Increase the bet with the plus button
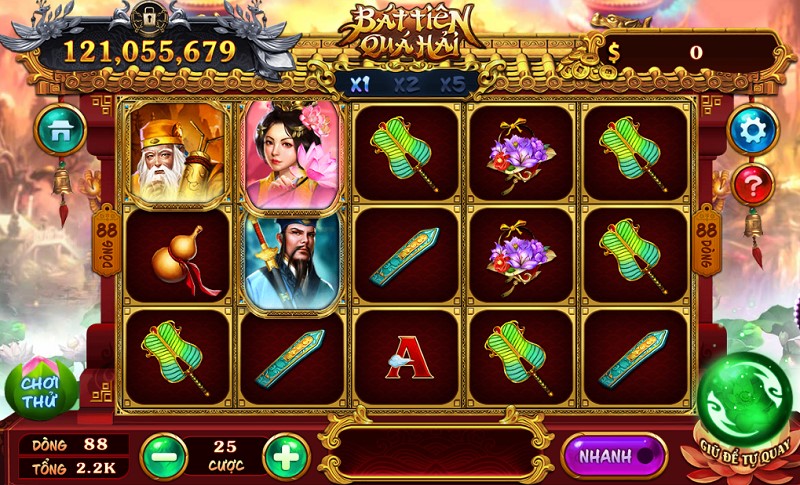This screenshot has height=485, width=800. [286, 456]
